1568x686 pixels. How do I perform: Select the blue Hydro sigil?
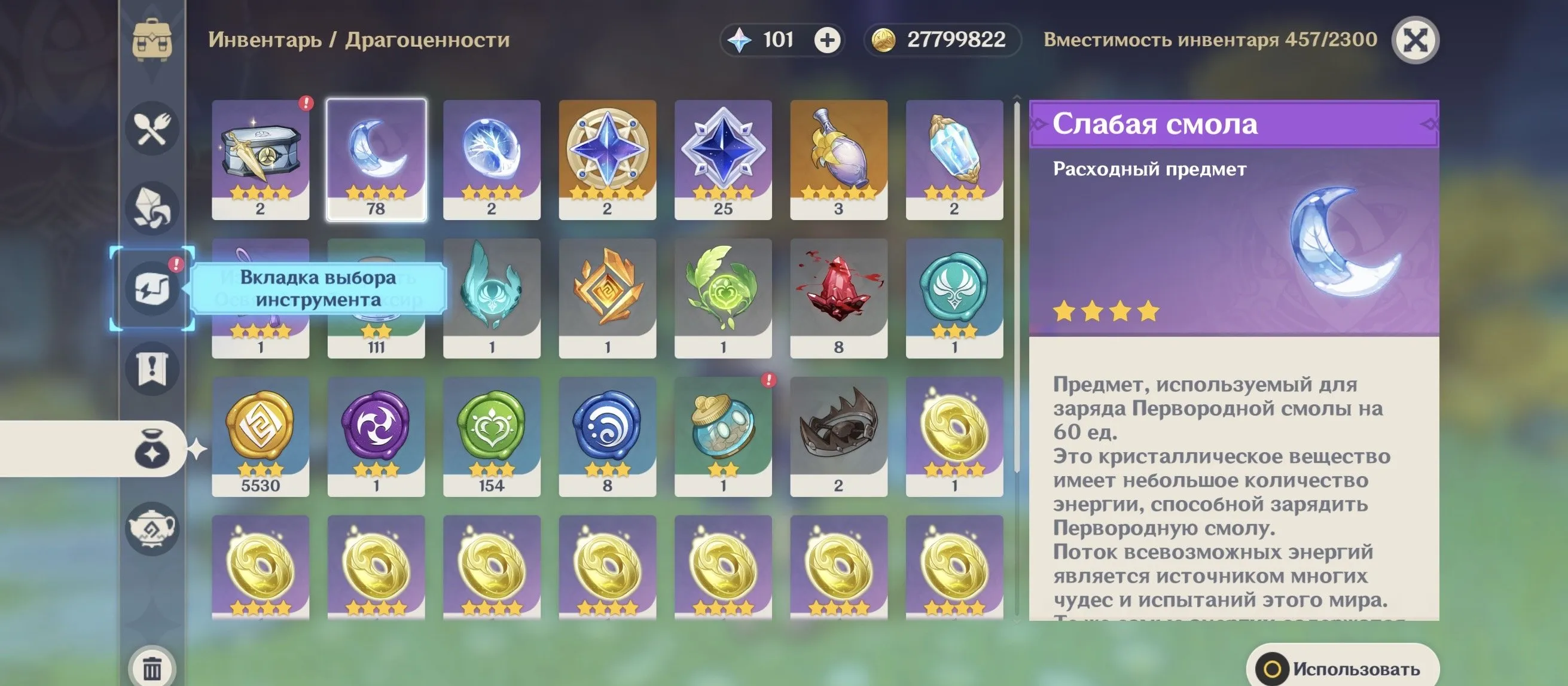[x=608, y=436]
